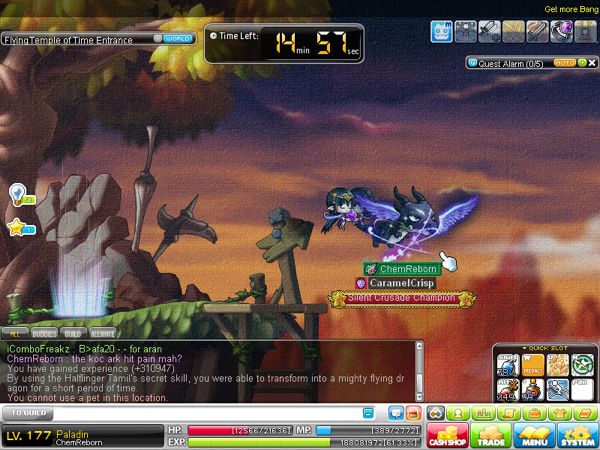Click the World button on the minimap bar

178,39
